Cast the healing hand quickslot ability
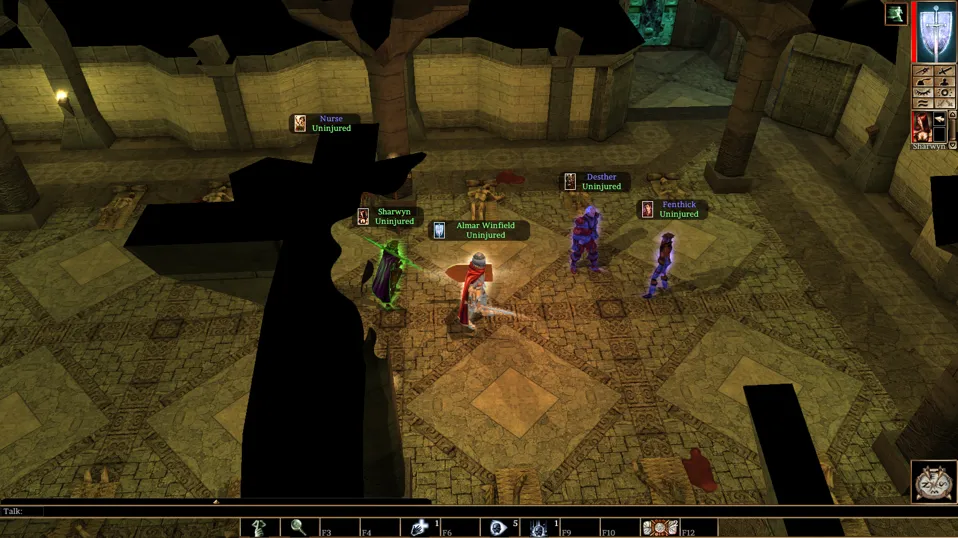Image resolution: width=958 pixels, height=538 pixels. (419, 527)
